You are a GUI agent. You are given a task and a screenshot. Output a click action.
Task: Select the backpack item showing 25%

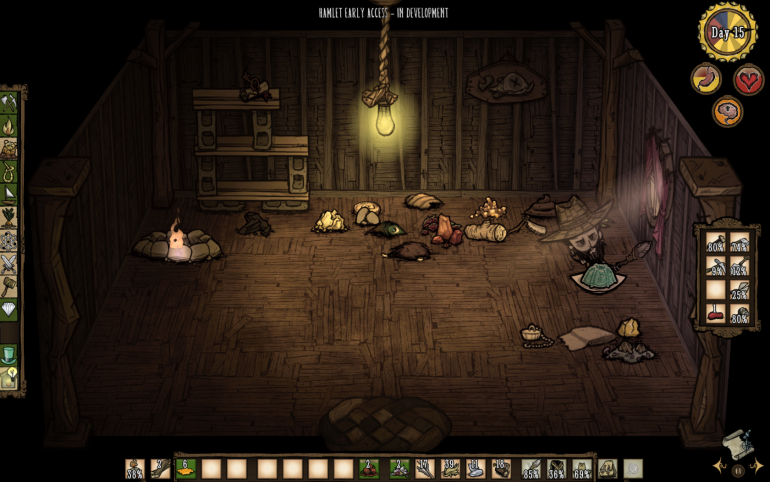(740, 290)
